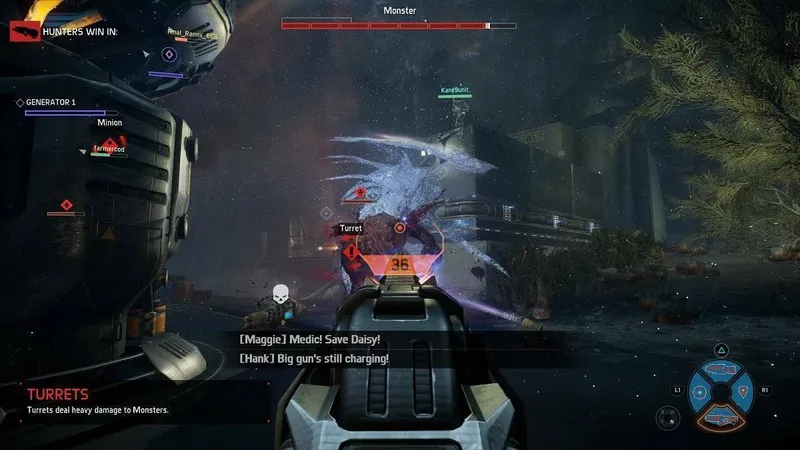Click the red Hunters Win objective icon
Screen dimensions: 800x450
coord(24,32)
